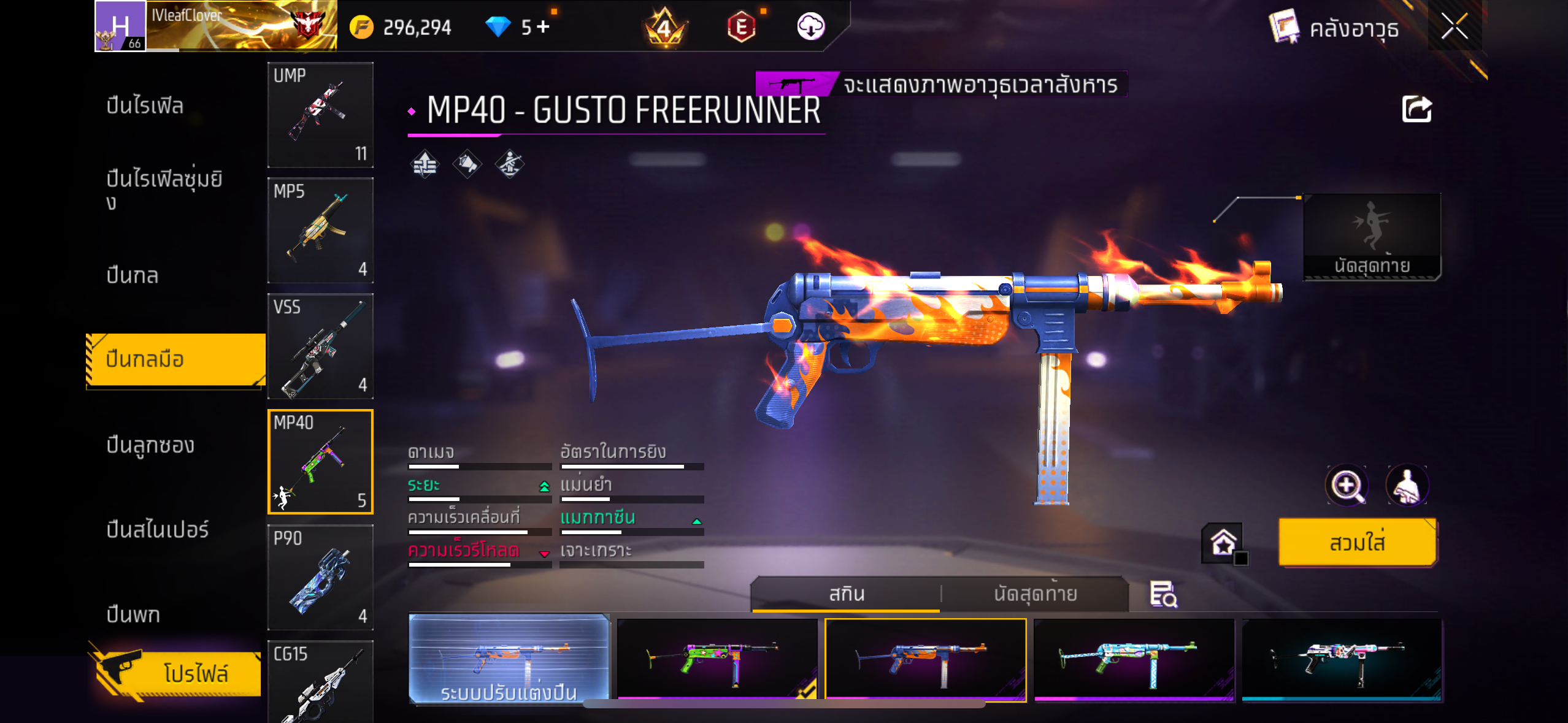The image size is (1568, 723).
Task: Switch to the นัดสุดท้าย tab
Action: (1035, 594)
